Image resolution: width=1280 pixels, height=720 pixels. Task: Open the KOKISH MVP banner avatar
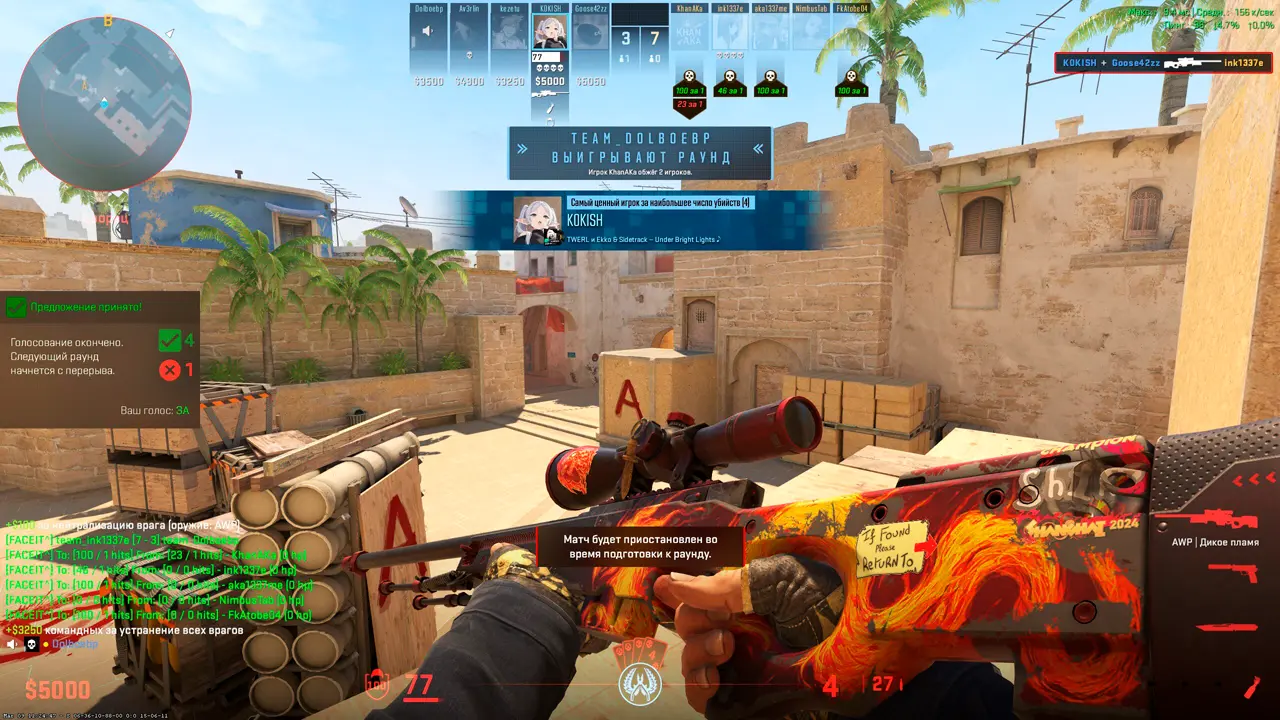[x=537, y=220]
